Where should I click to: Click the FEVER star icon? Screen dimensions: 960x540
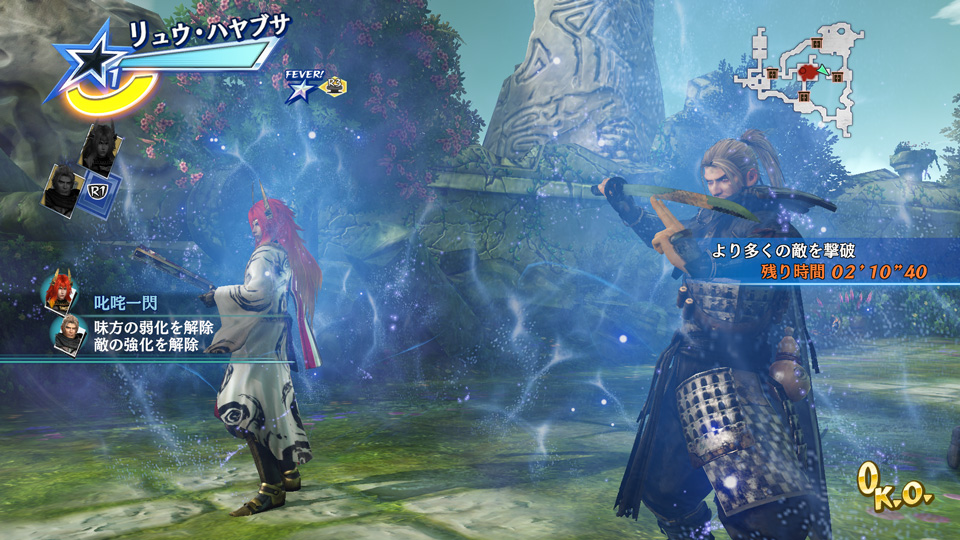click(298, 92)
